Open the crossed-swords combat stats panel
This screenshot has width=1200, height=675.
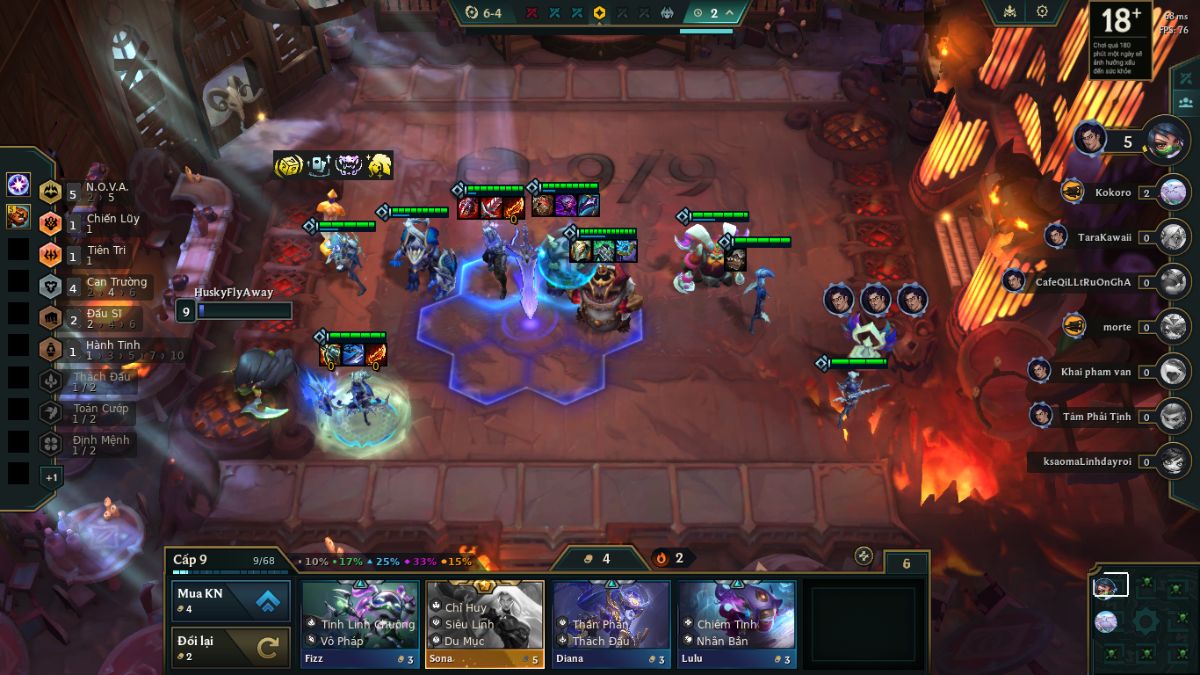1187,79
